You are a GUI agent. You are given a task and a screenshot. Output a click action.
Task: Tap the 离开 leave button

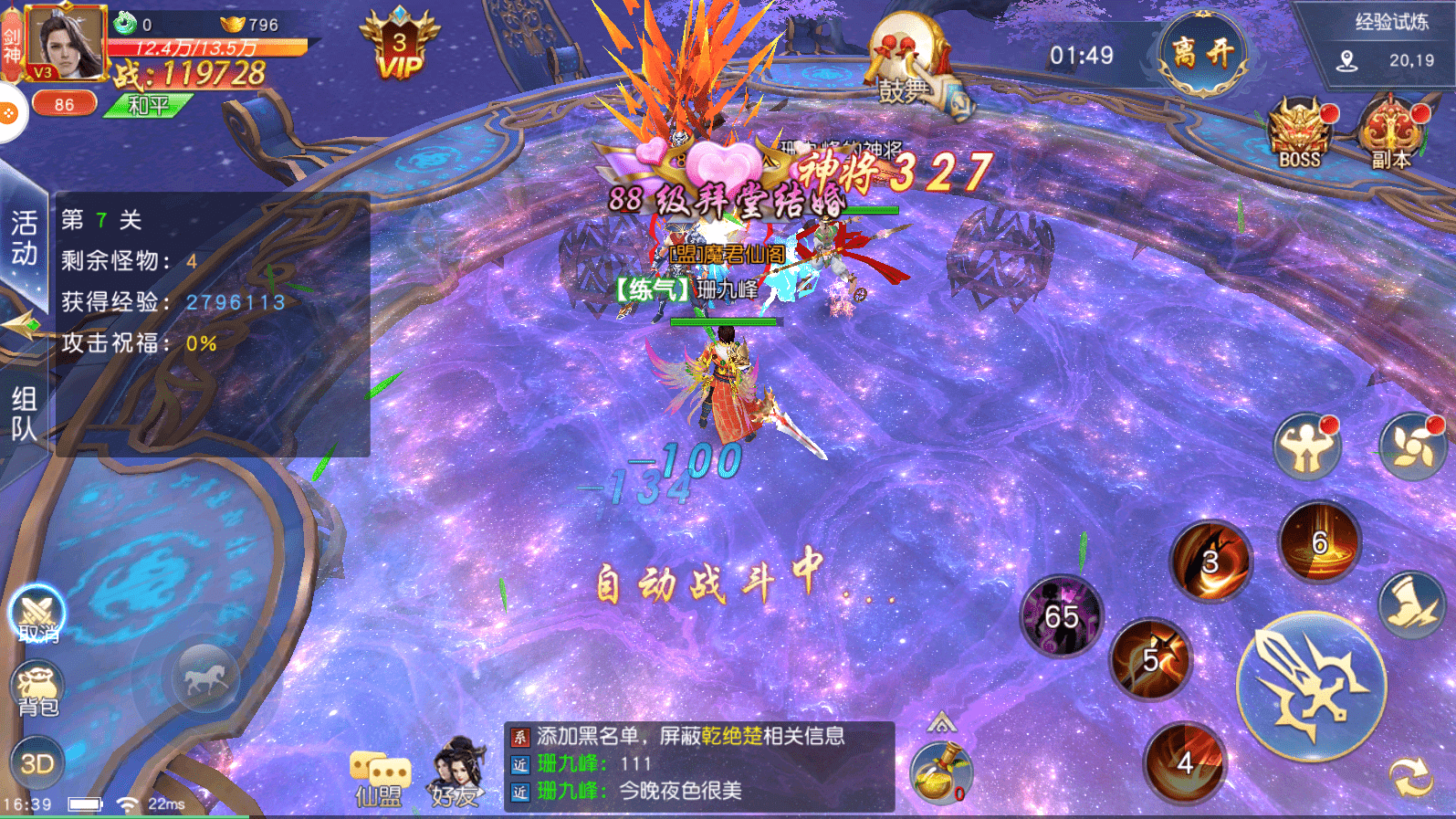point(1203,54)
